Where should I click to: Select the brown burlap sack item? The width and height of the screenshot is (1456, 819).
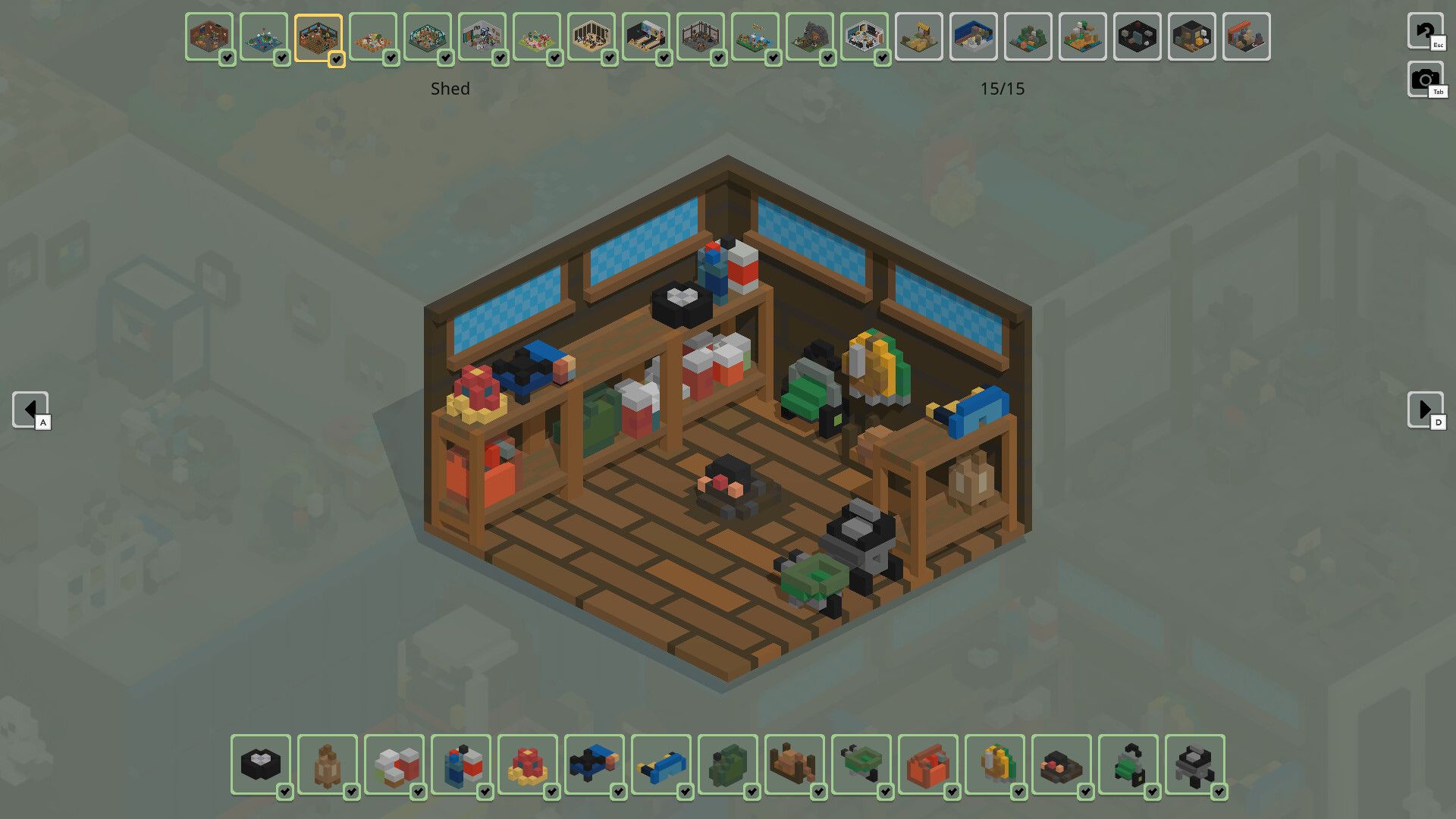click(328, 764)
